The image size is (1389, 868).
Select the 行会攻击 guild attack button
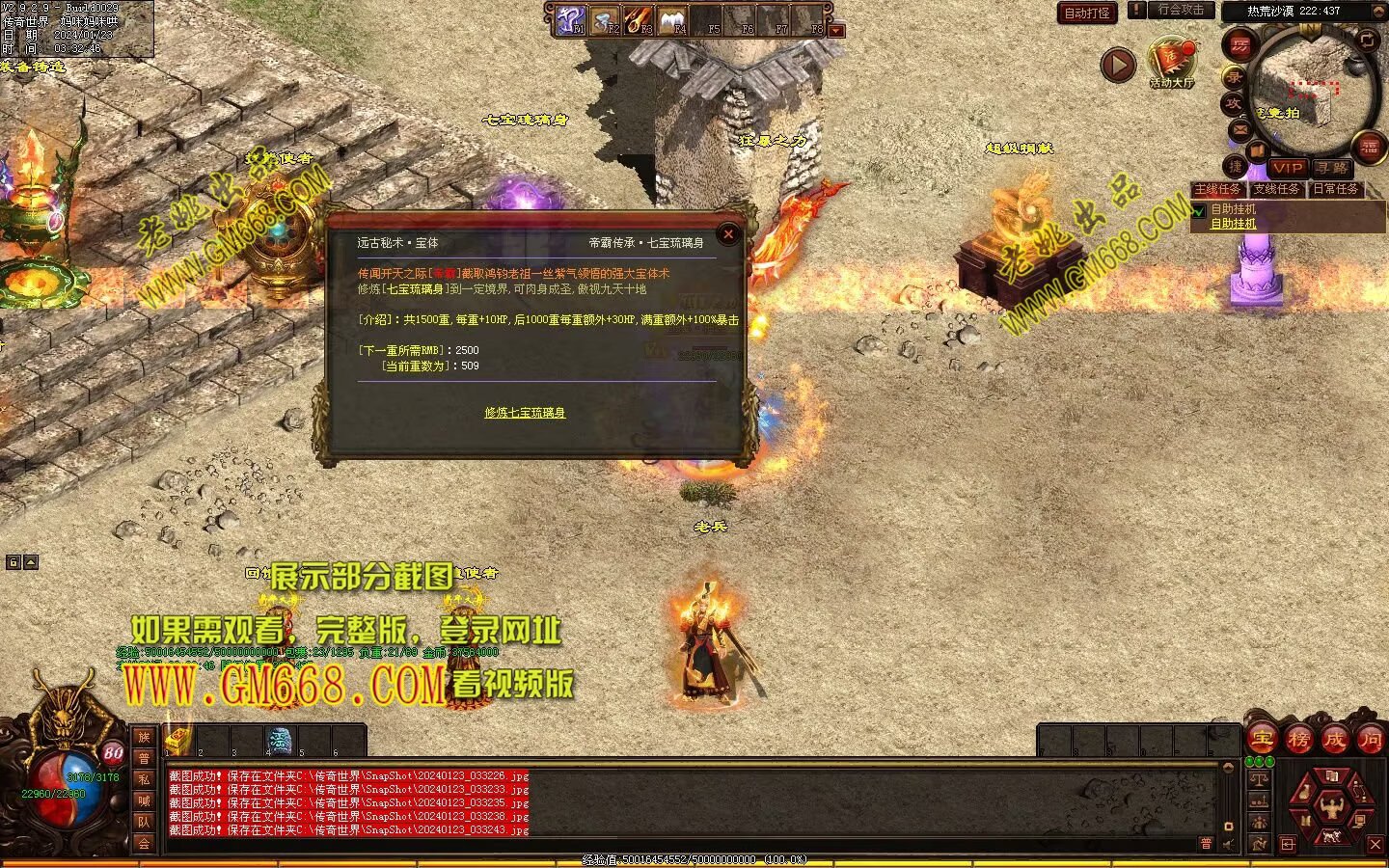[x=1180, y=11]
